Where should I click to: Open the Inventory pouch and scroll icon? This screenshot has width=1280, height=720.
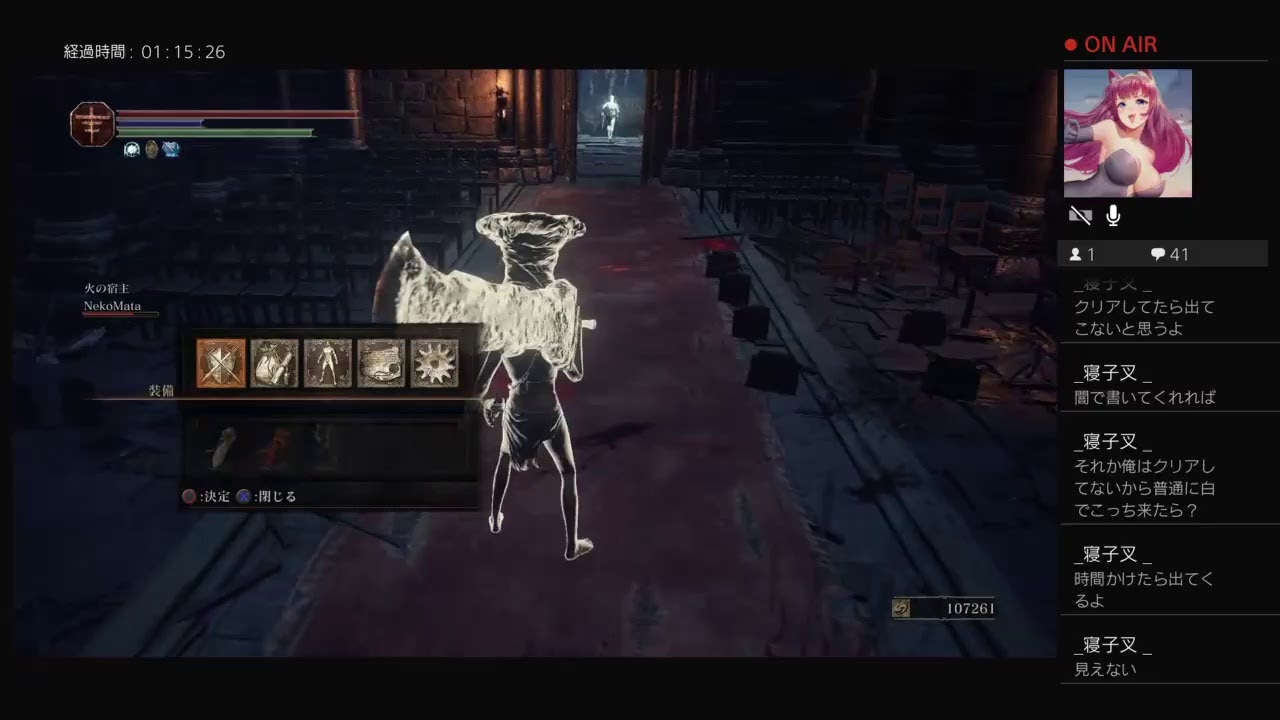click(x=274, y=363)
